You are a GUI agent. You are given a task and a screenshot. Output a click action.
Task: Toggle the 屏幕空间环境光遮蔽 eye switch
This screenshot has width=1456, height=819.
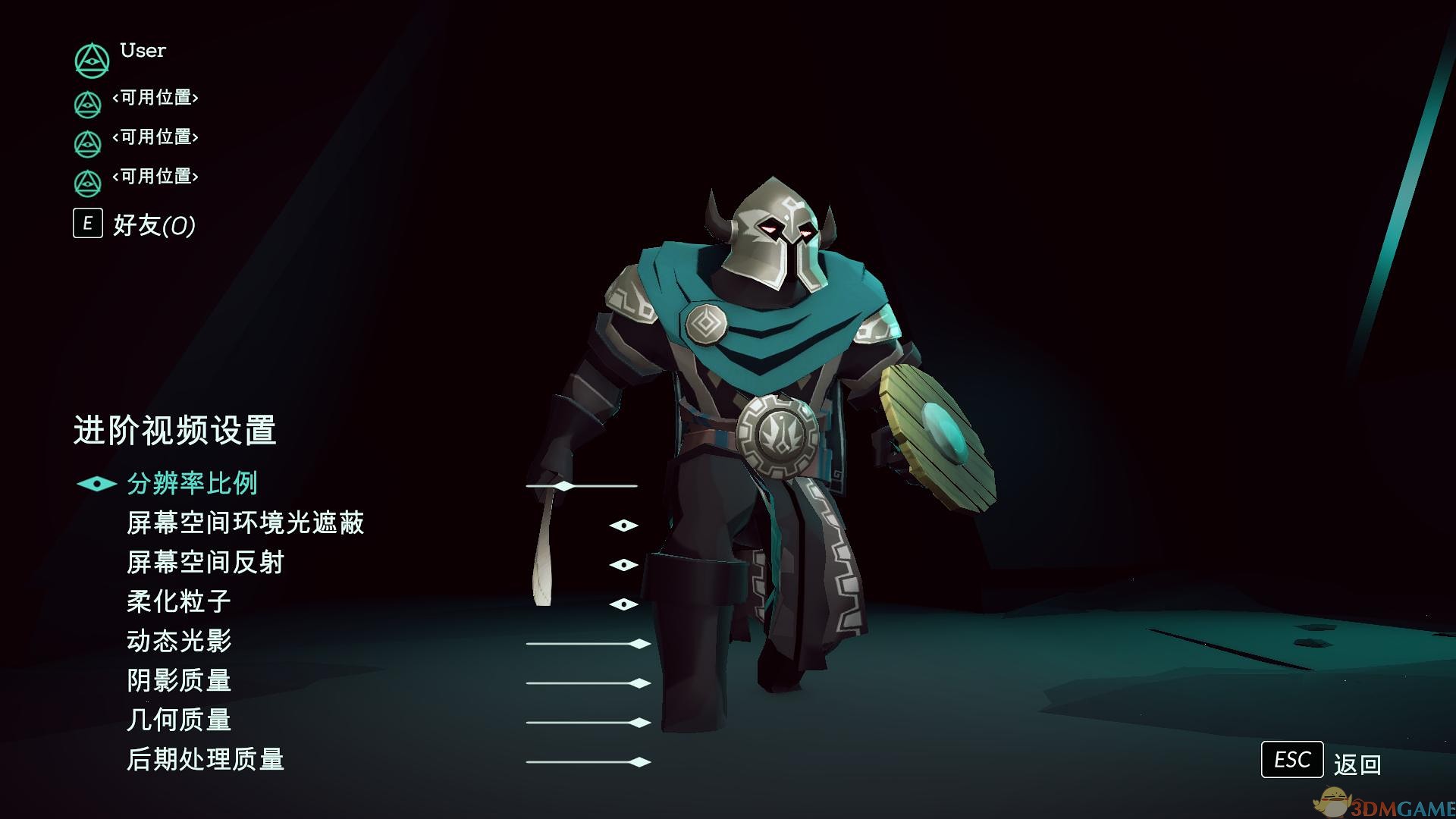click(x=623, y=525)
